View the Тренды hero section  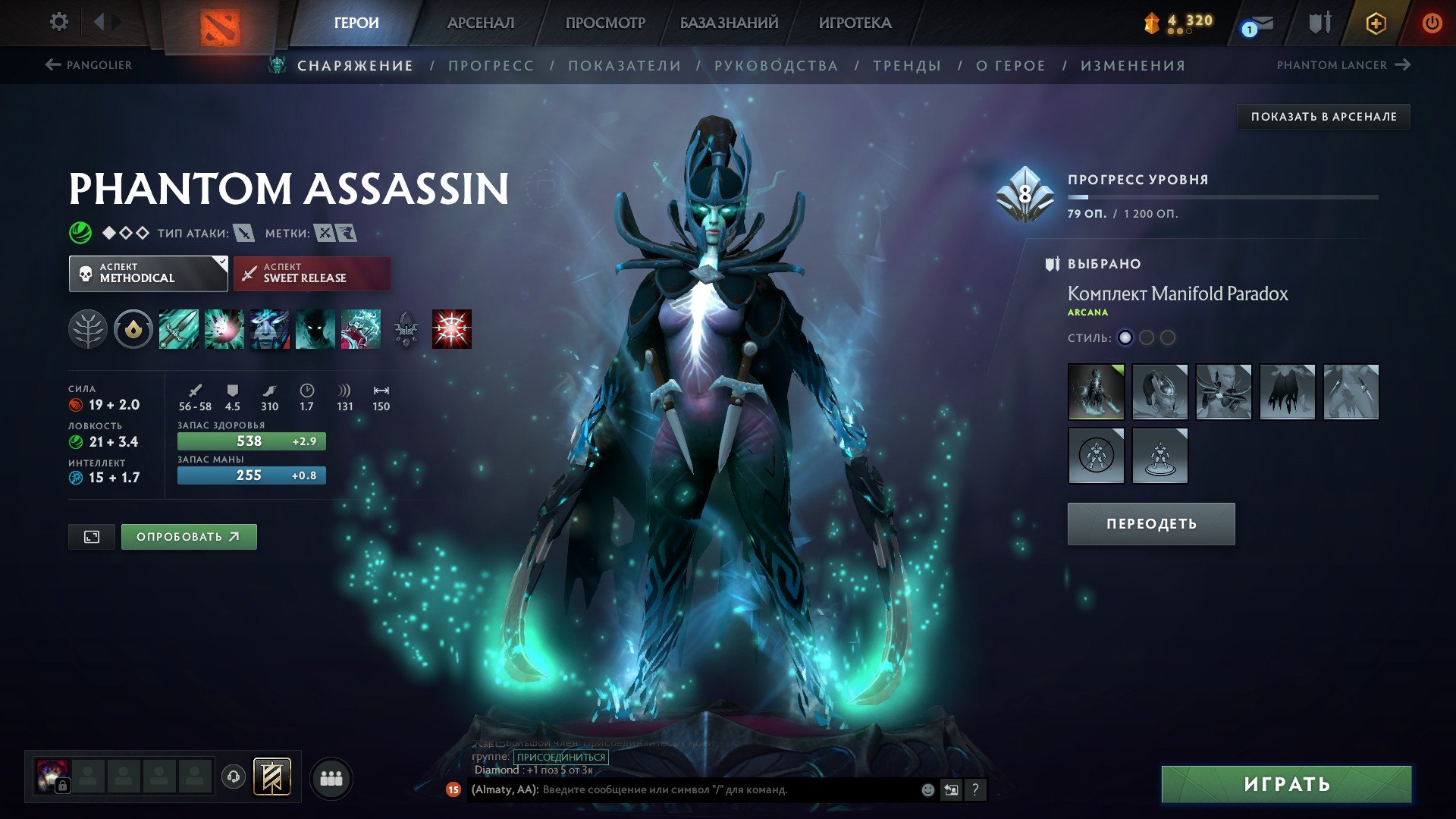(906, 66)
